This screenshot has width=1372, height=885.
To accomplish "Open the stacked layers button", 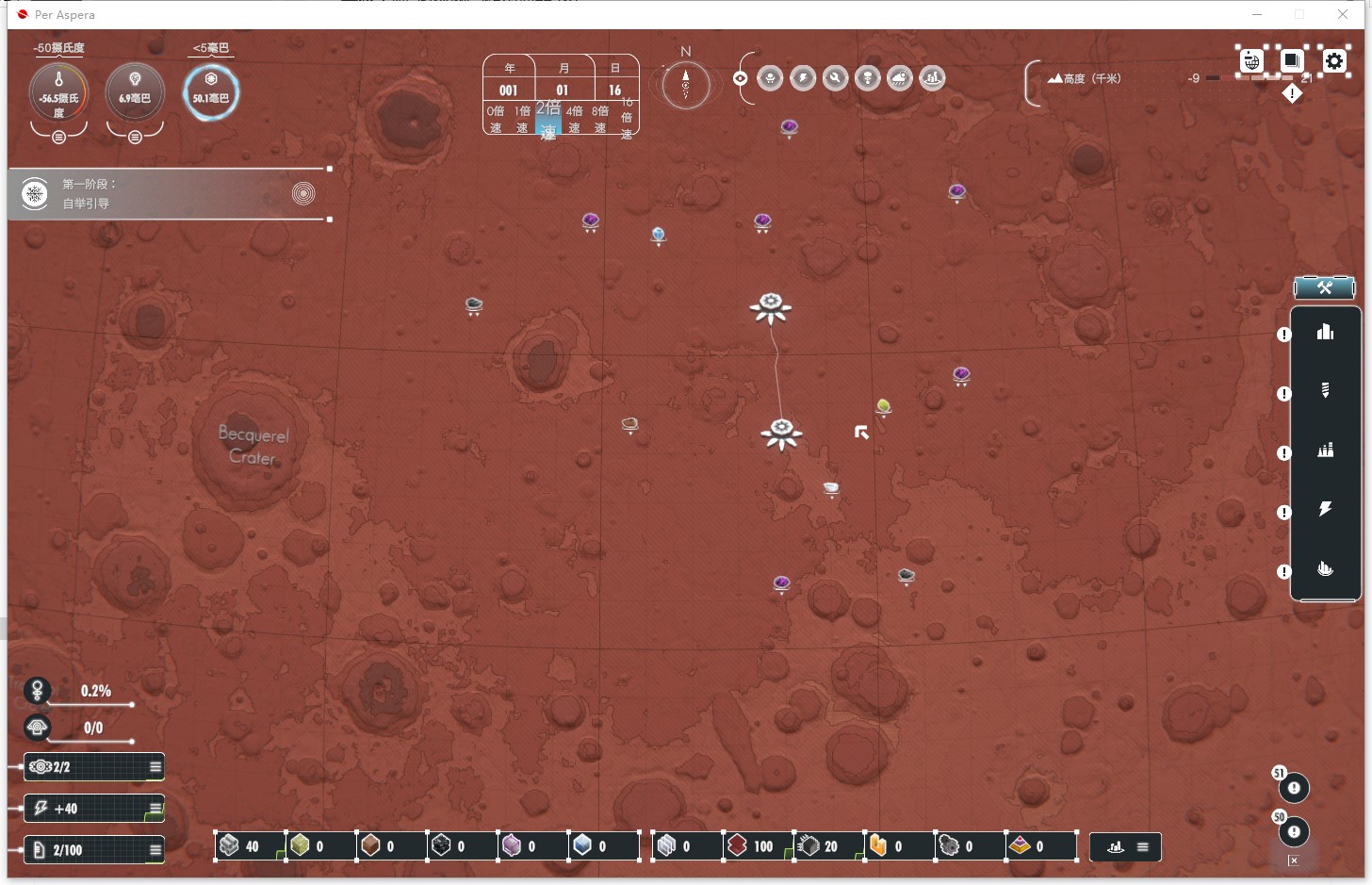I will [x=1292, y=61].
